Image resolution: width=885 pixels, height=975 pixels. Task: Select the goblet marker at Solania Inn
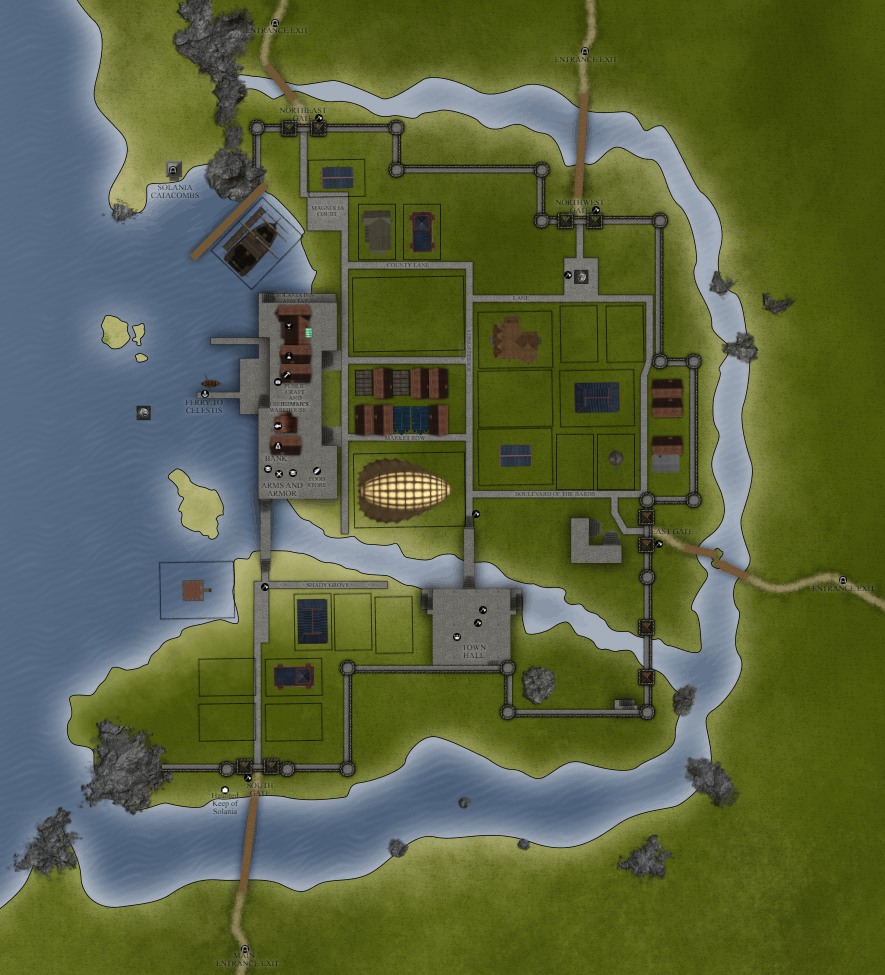point(287,325)
